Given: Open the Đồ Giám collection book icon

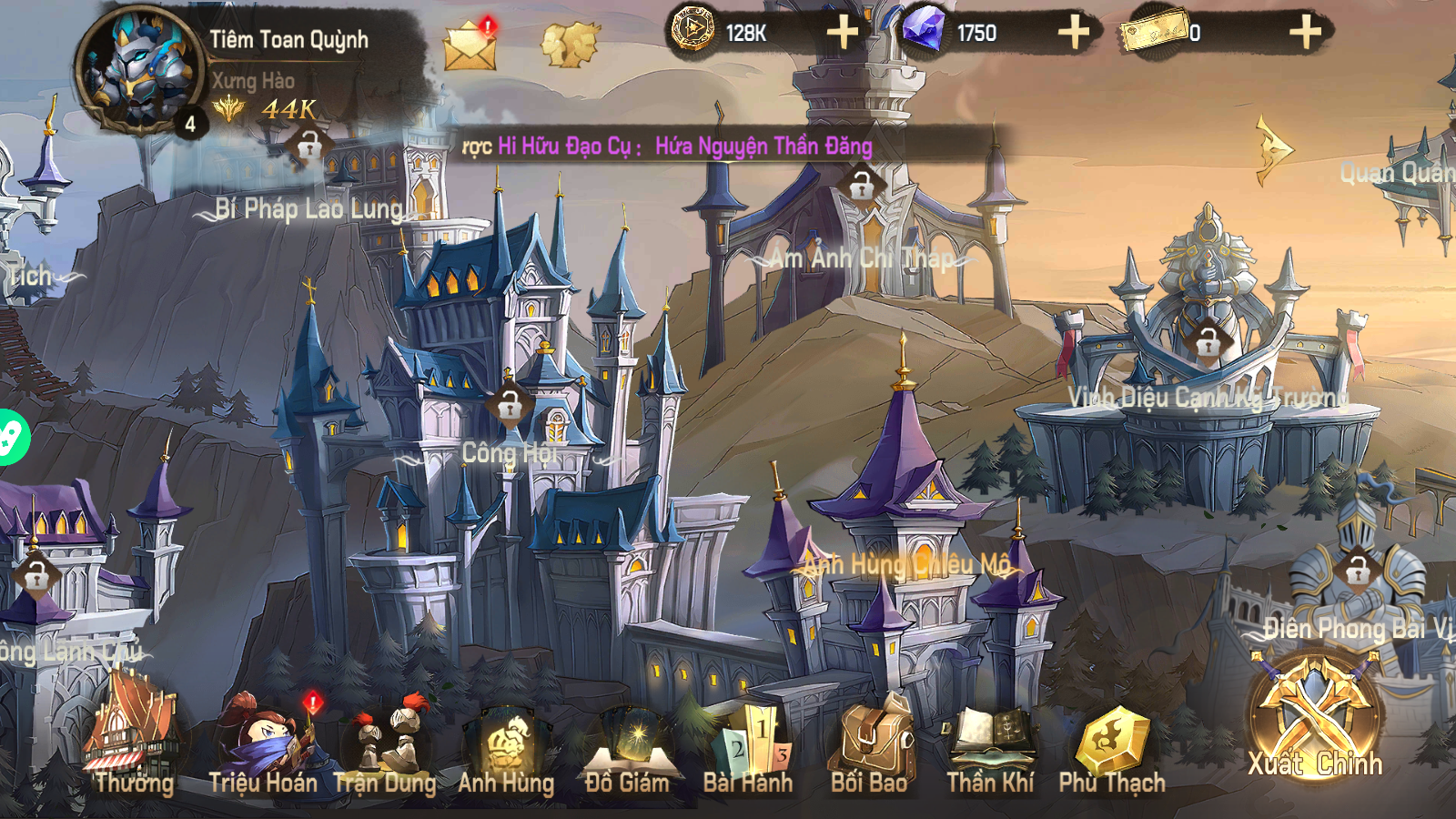Looking at the screenshot, I should click(x=630, y=737).
